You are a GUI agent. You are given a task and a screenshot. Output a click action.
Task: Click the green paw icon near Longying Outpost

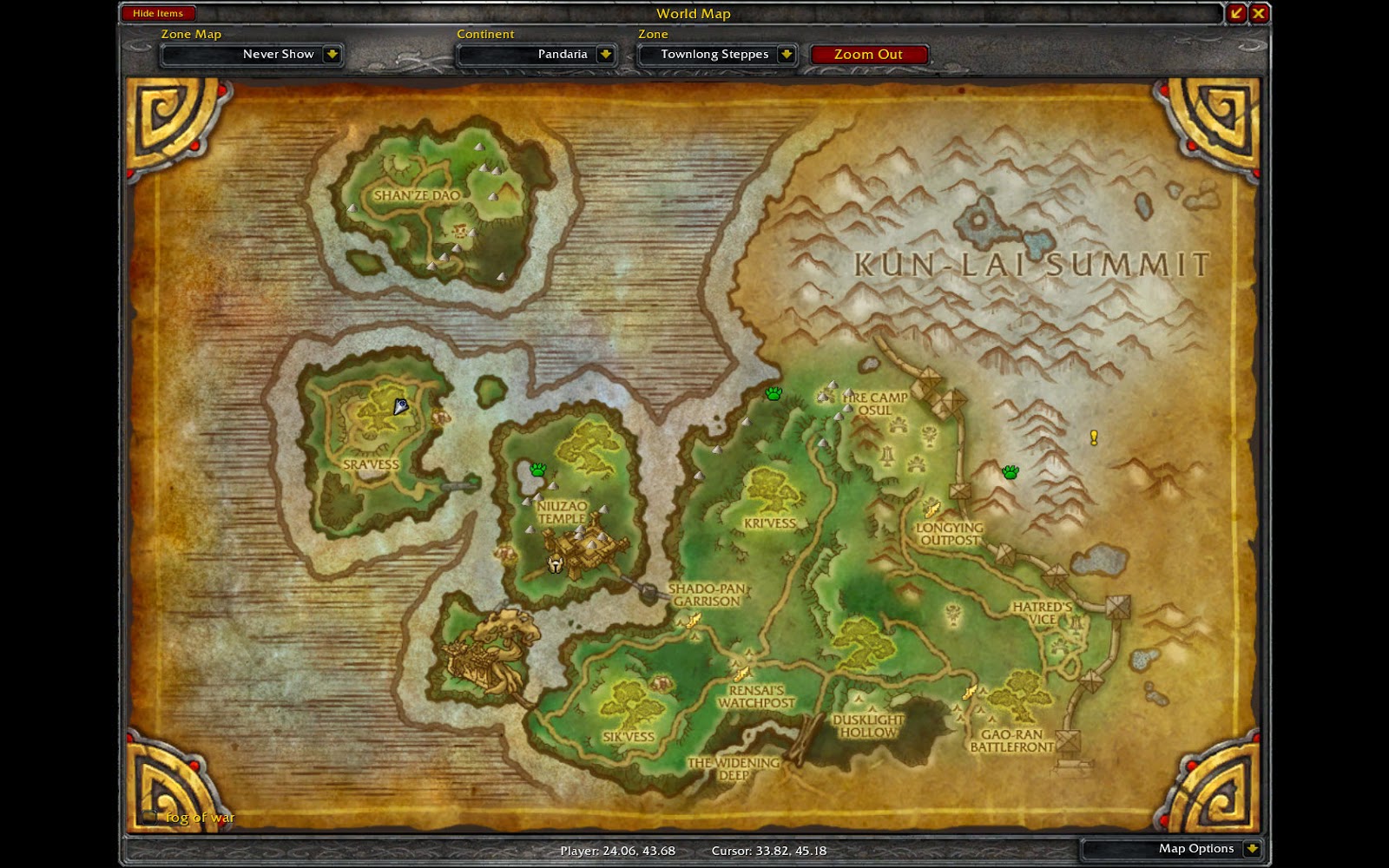click(x=1010, y=472)
